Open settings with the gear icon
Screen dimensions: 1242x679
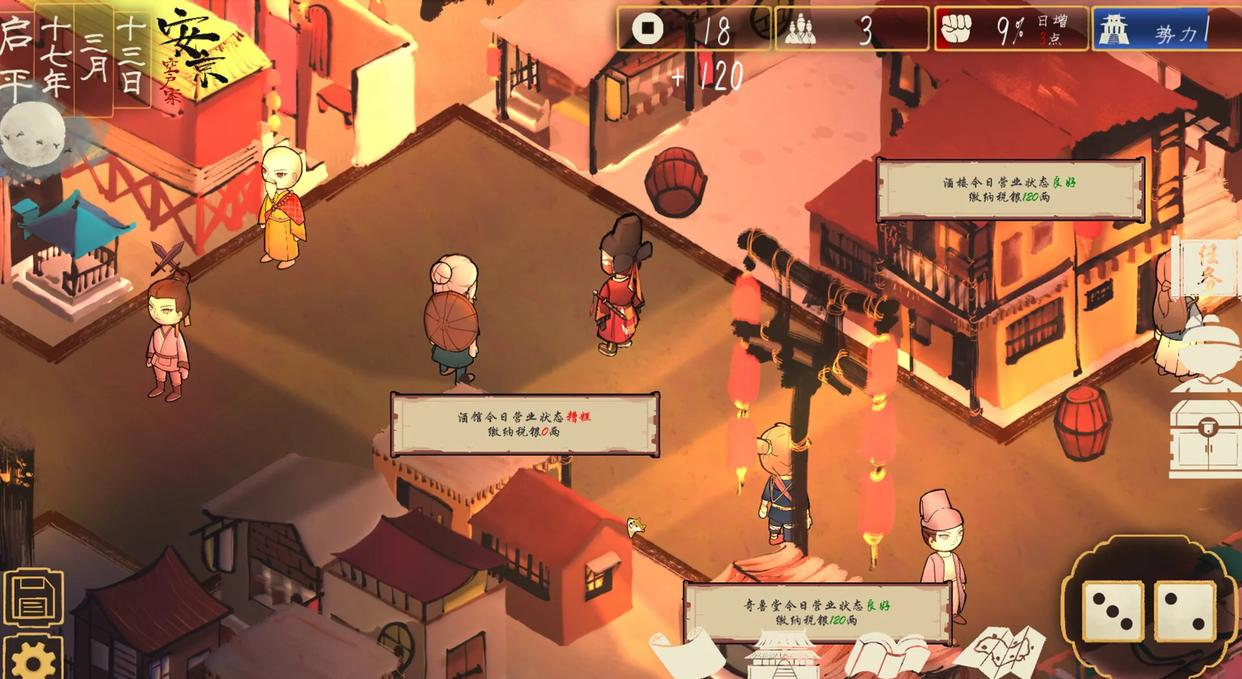33,659
